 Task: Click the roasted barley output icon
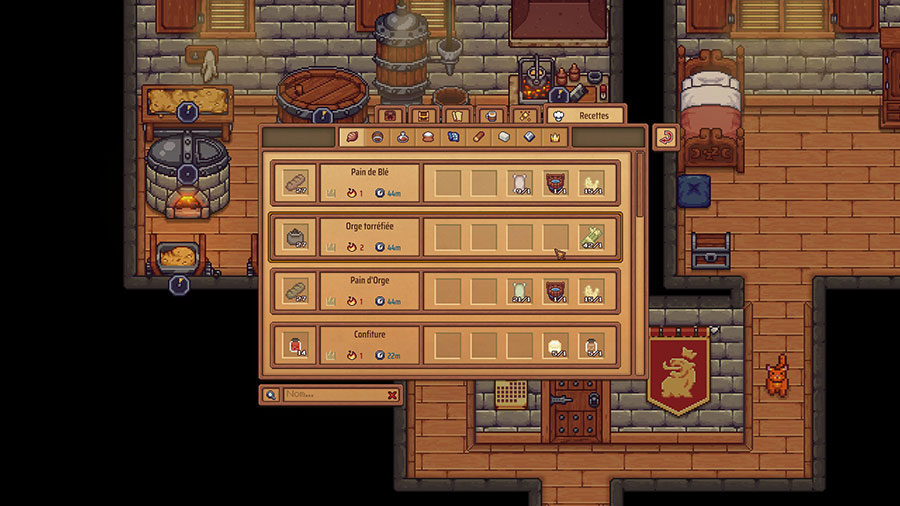293,237
